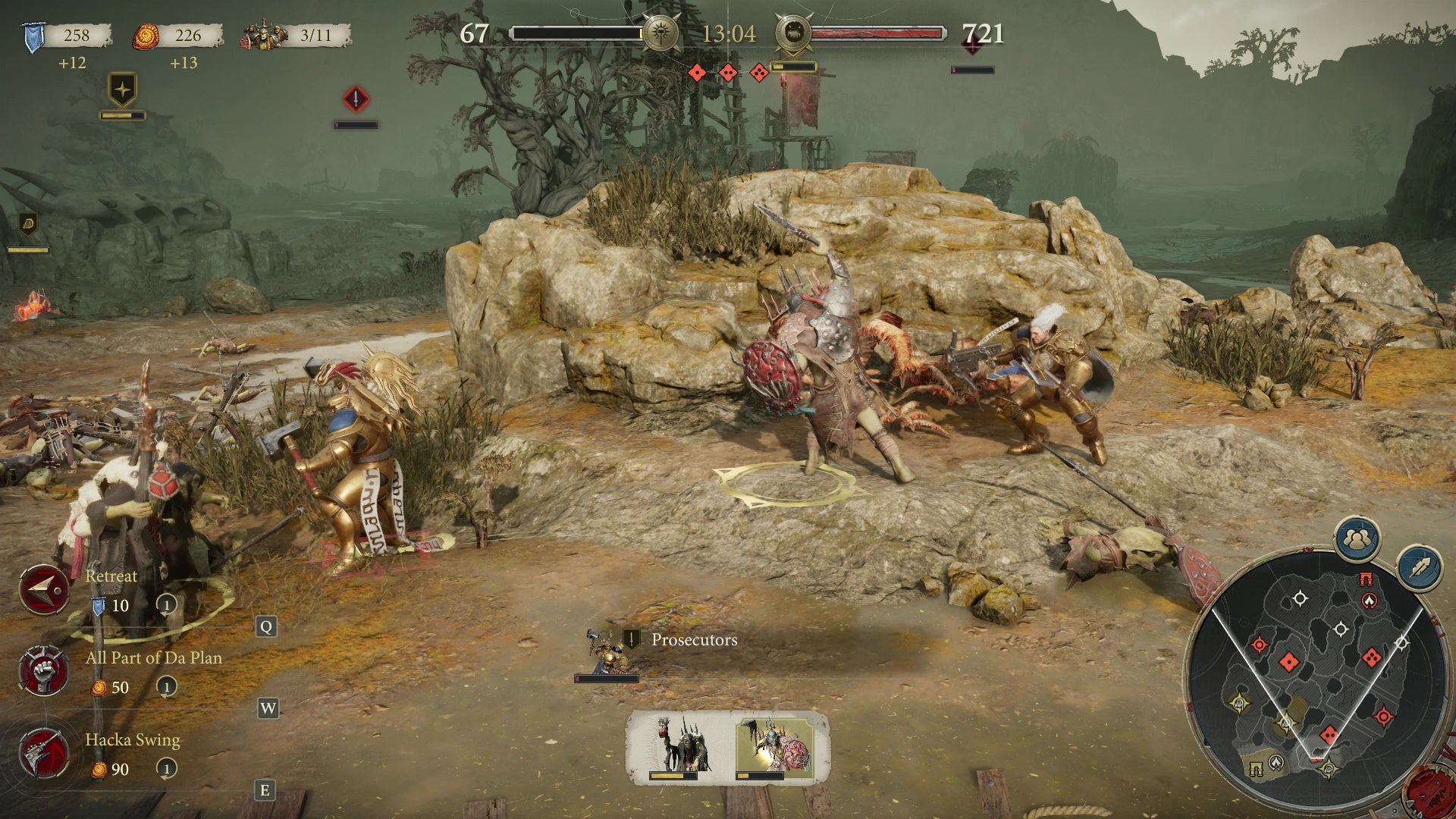Click the enemy morale bar showing 721

tap(880, 33)
